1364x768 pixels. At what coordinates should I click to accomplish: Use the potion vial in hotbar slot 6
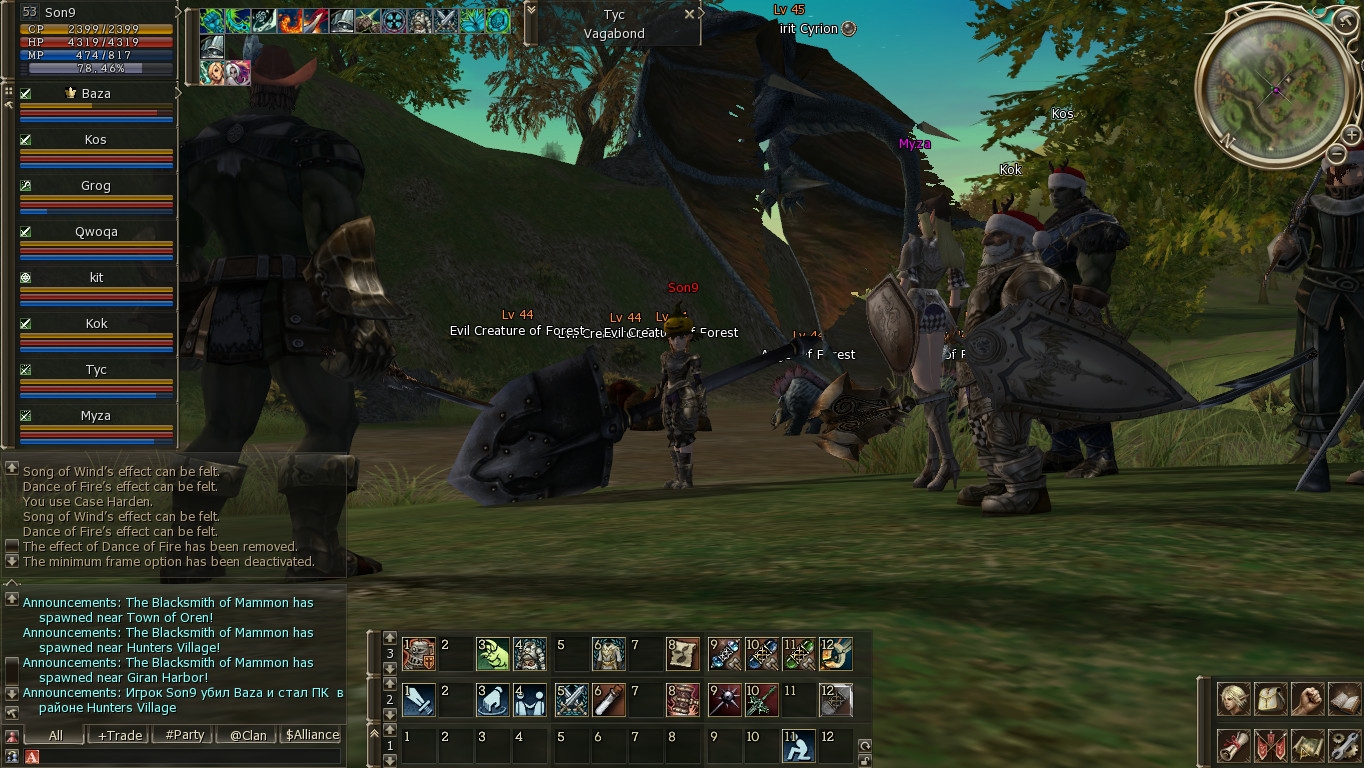pos(608,700)
